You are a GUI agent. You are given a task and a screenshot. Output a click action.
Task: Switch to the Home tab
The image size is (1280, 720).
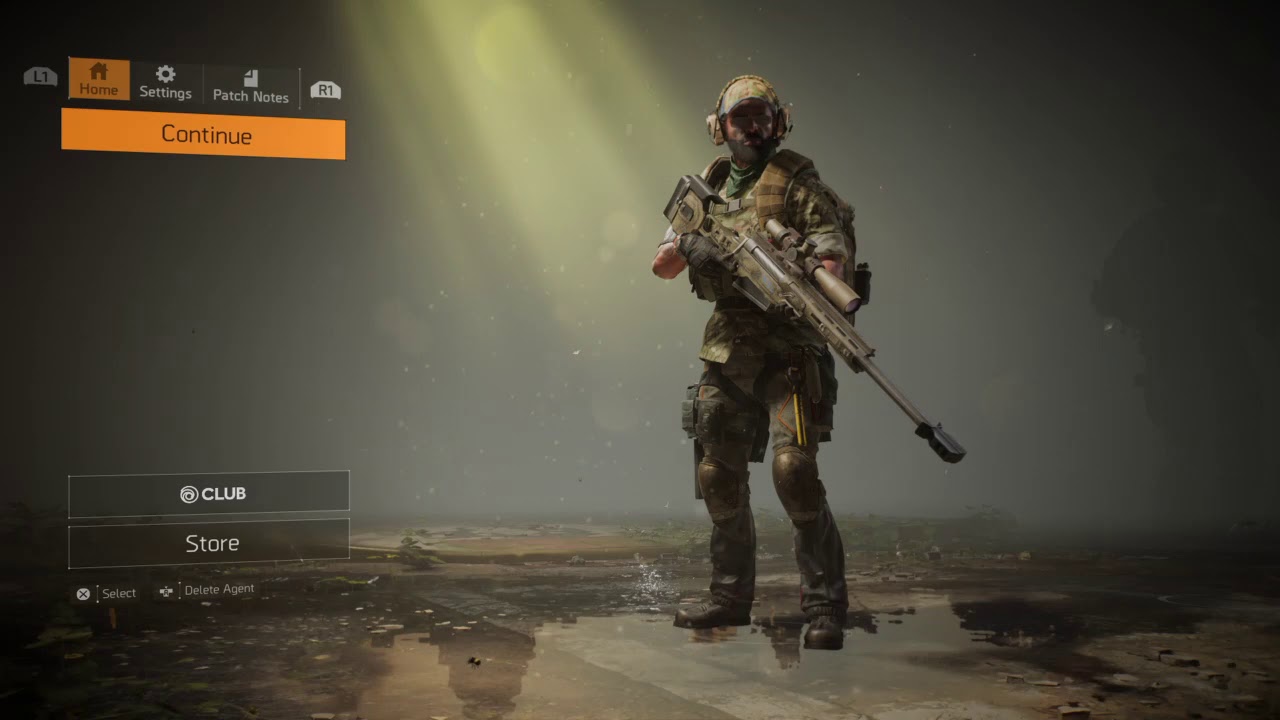99,80
